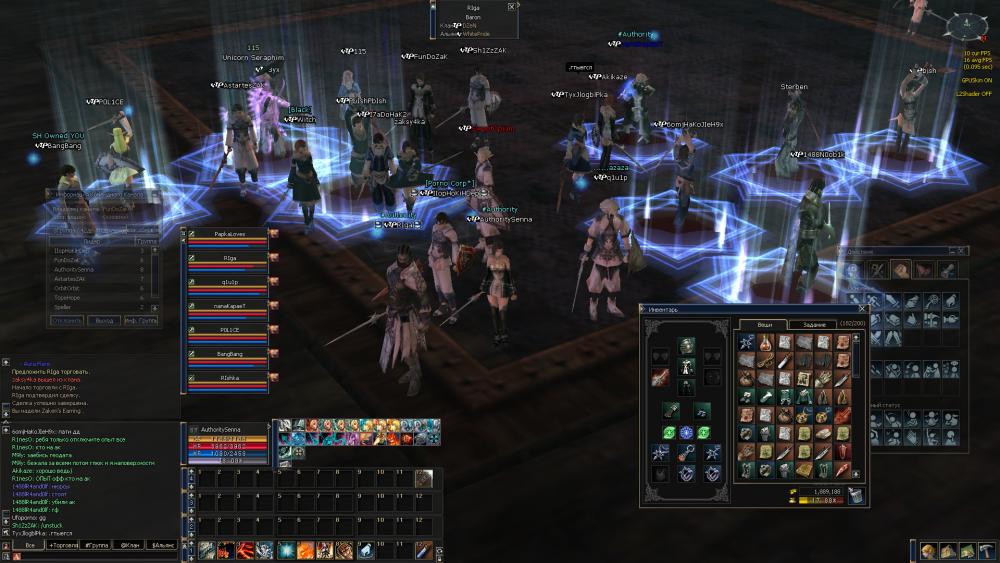Close the RIga target window

(x=511, y=6)
